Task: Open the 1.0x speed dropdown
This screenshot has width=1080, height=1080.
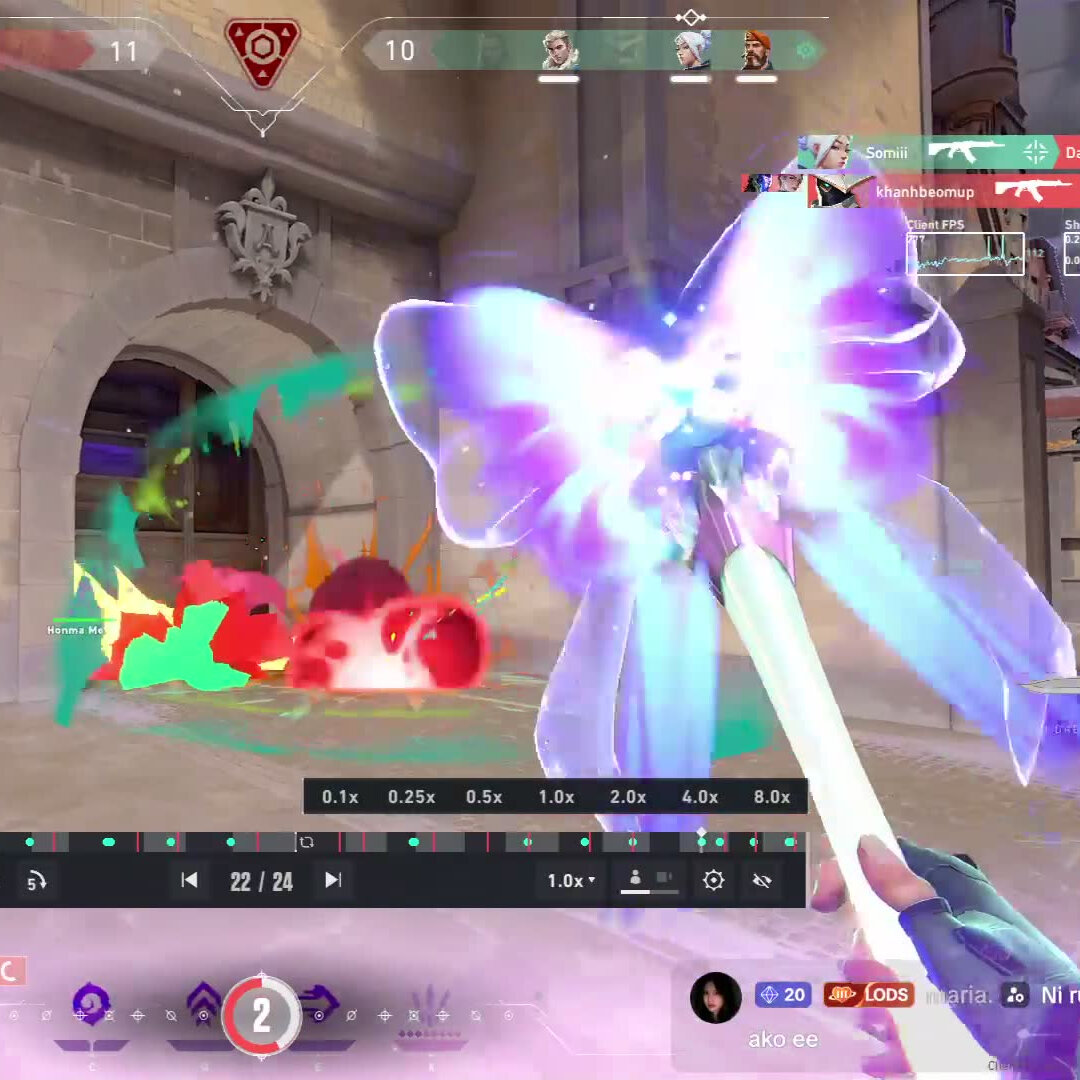Action: [x=571, y=881]
